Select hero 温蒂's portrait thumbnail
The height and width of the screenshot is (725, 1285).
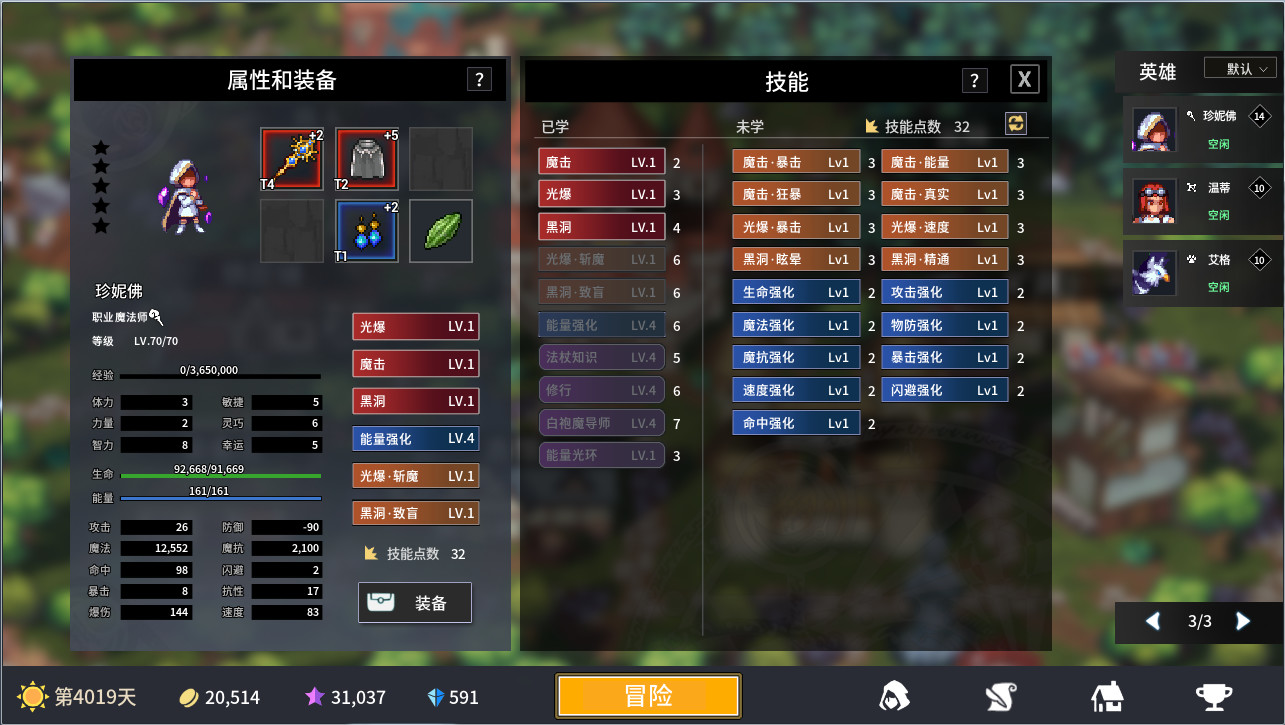click(1153, 199)
